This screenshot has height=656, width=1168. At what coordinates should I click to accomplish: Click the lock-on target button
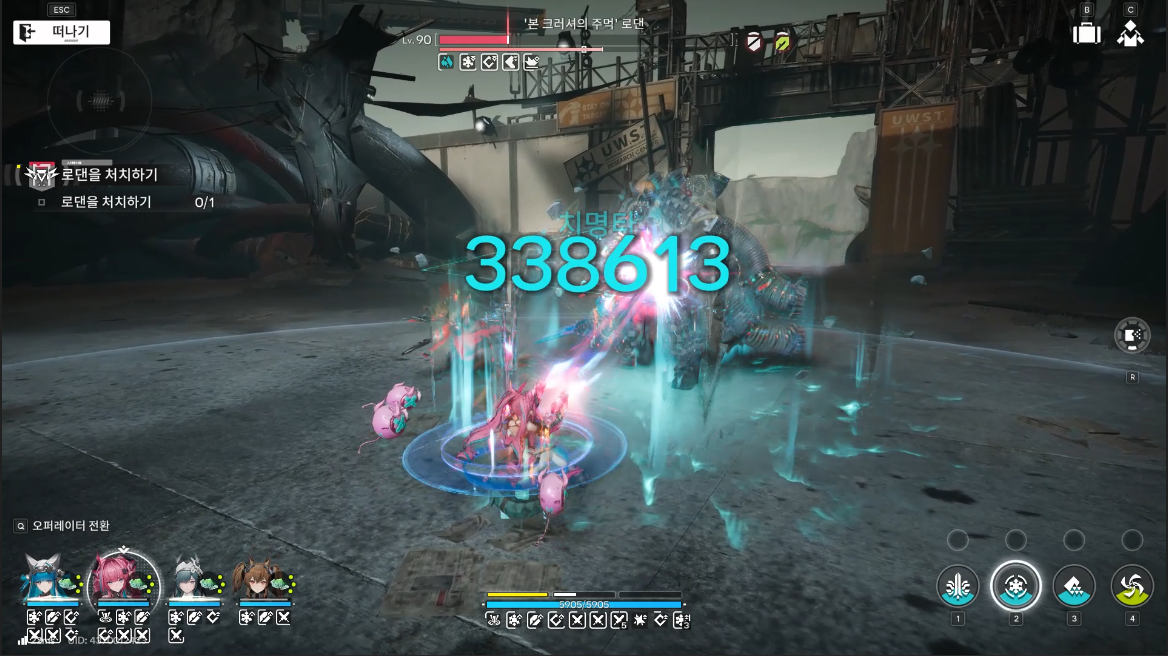(x=1132, y=336)
